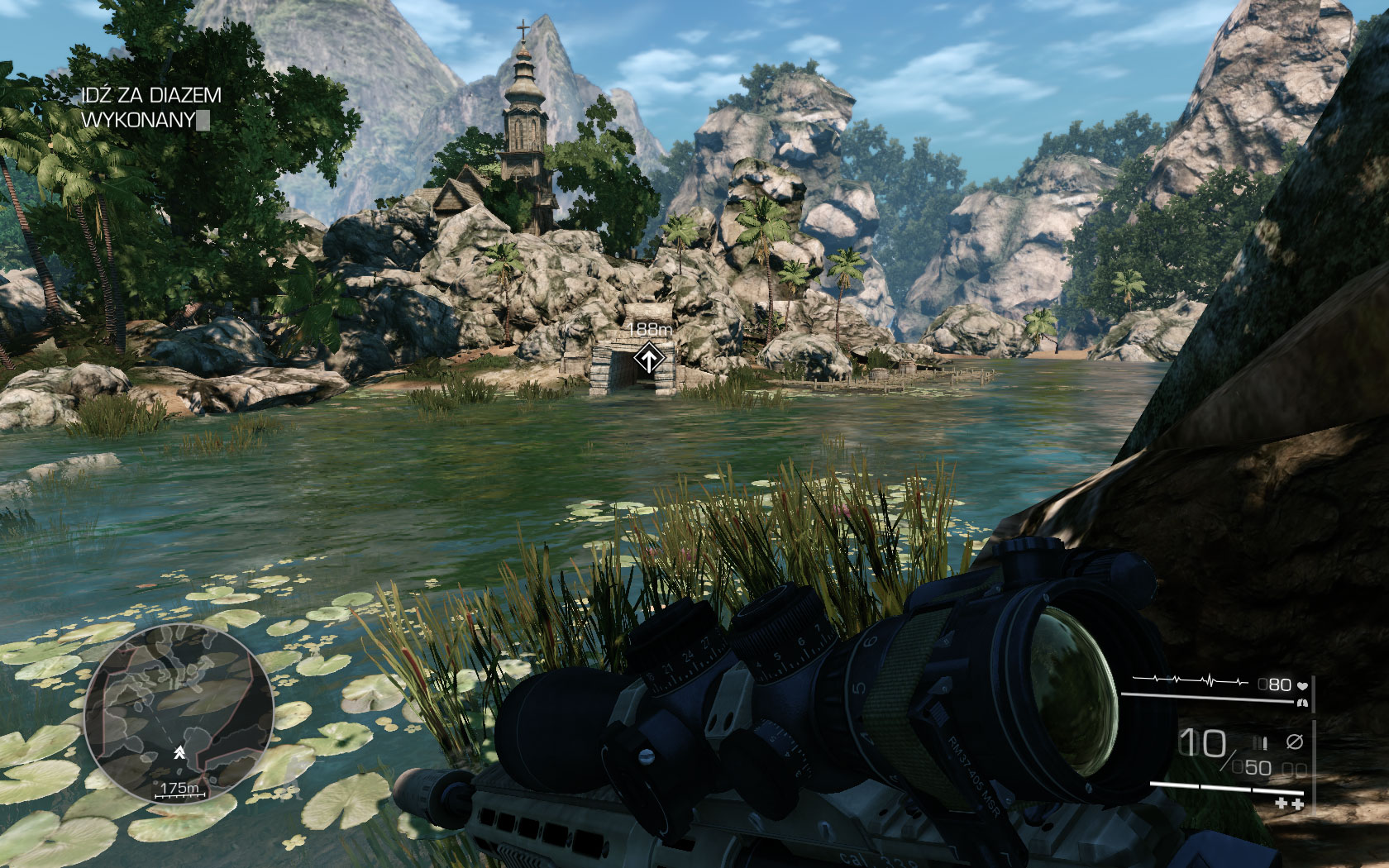Select the objective waypoint arrow marker

[x=650, y=357]
